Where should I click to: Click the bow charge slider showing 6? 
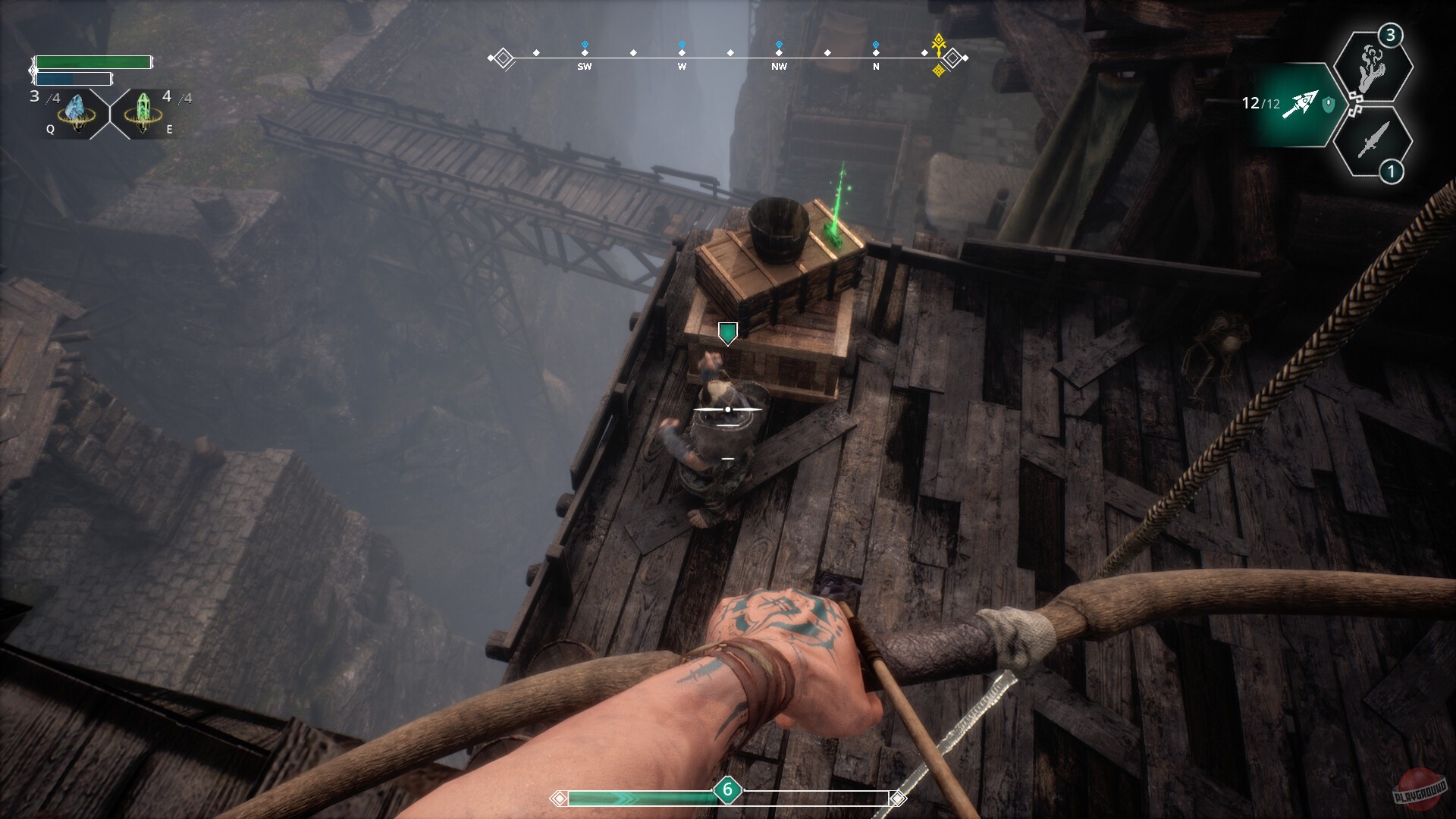point(727,790)
